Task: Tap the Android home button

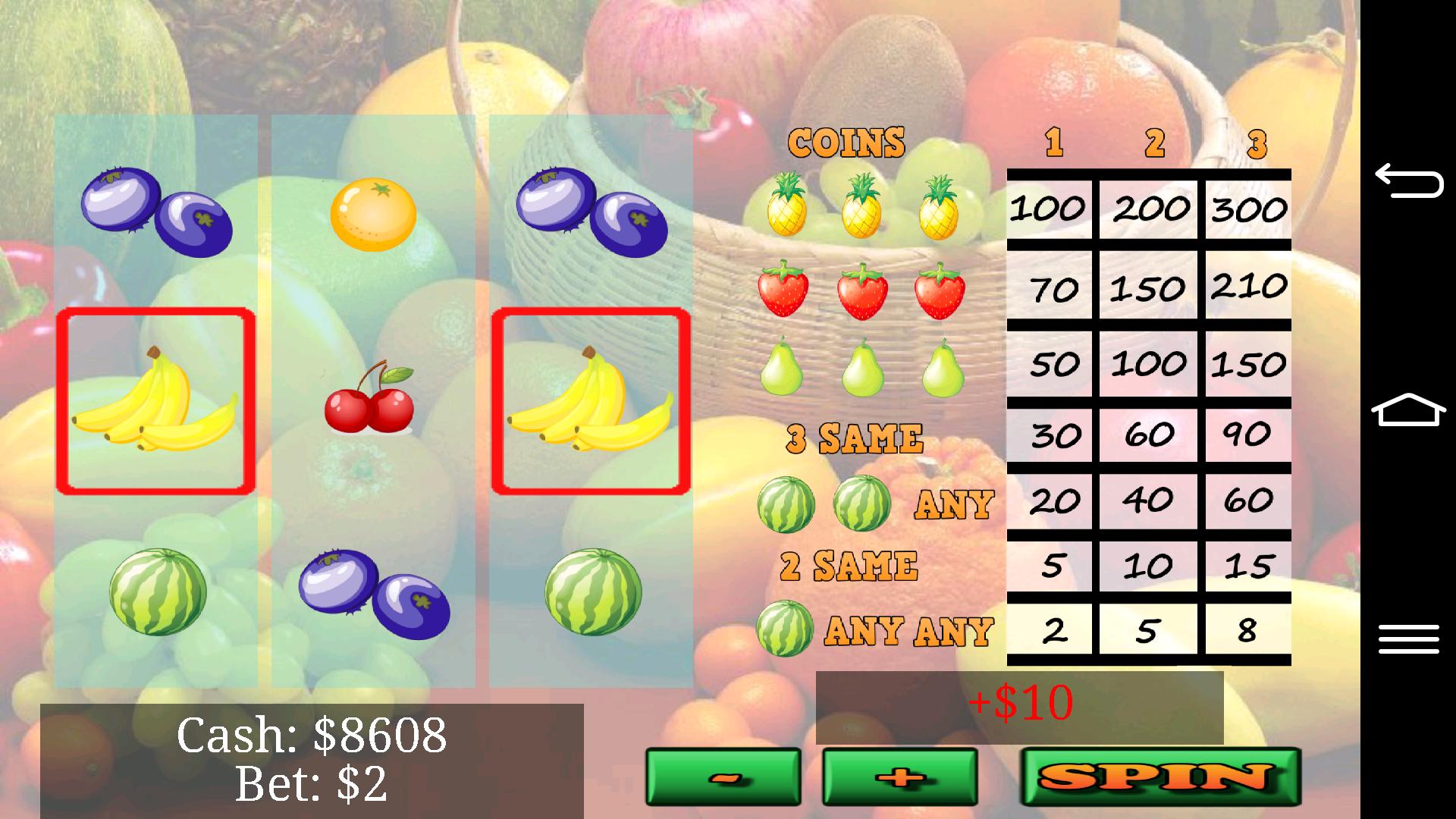Action: (1410, 409)
